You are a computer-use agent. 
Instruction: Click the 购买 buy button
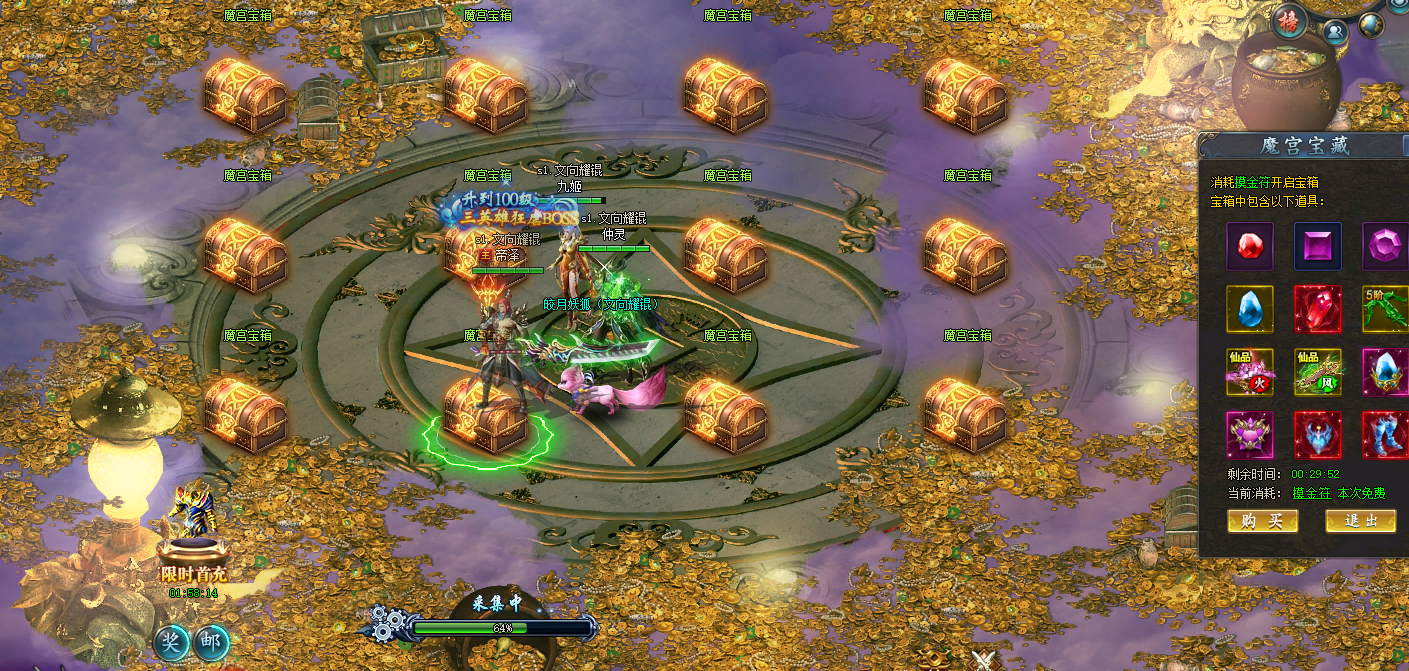coord(1262,521)
